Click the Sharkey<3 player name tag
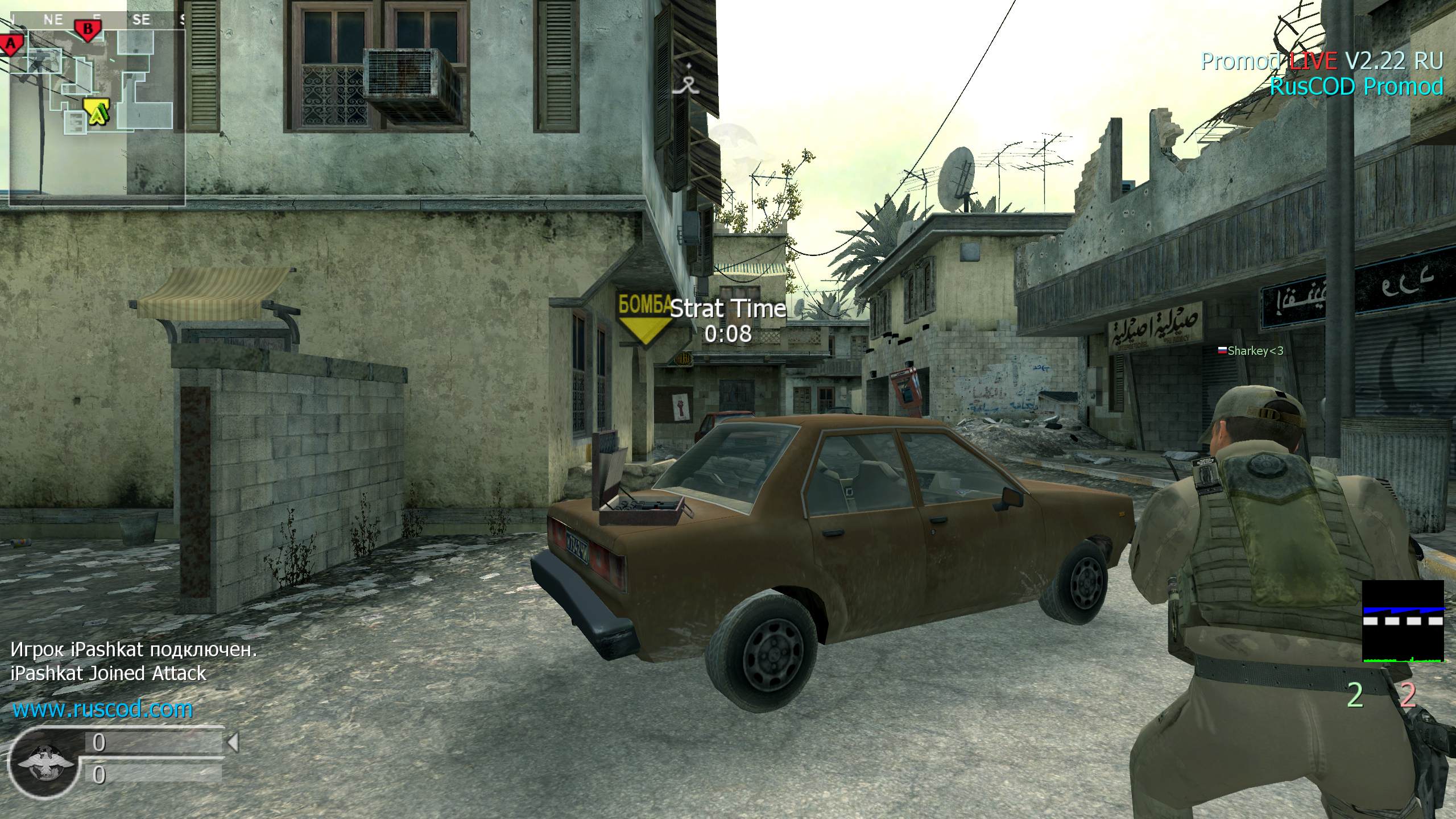The image size is (1456, 819). pyautogui.click(x=1251, y=351)
